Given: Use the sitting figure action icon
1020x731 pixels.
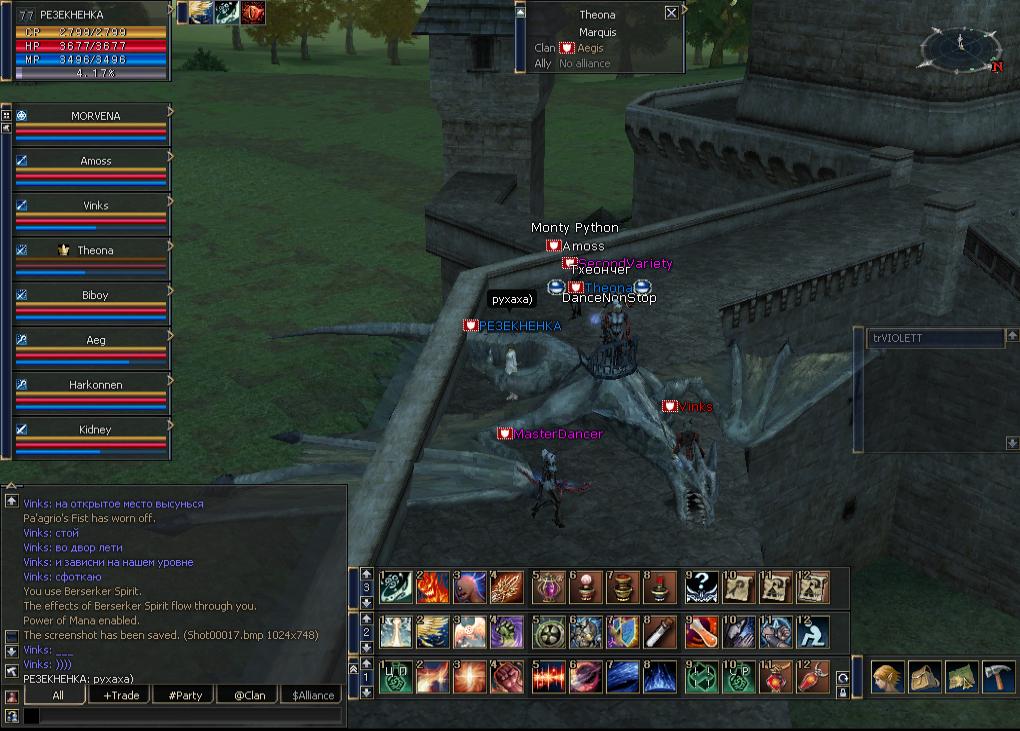Looking at the screenshot, I should 813,632.
